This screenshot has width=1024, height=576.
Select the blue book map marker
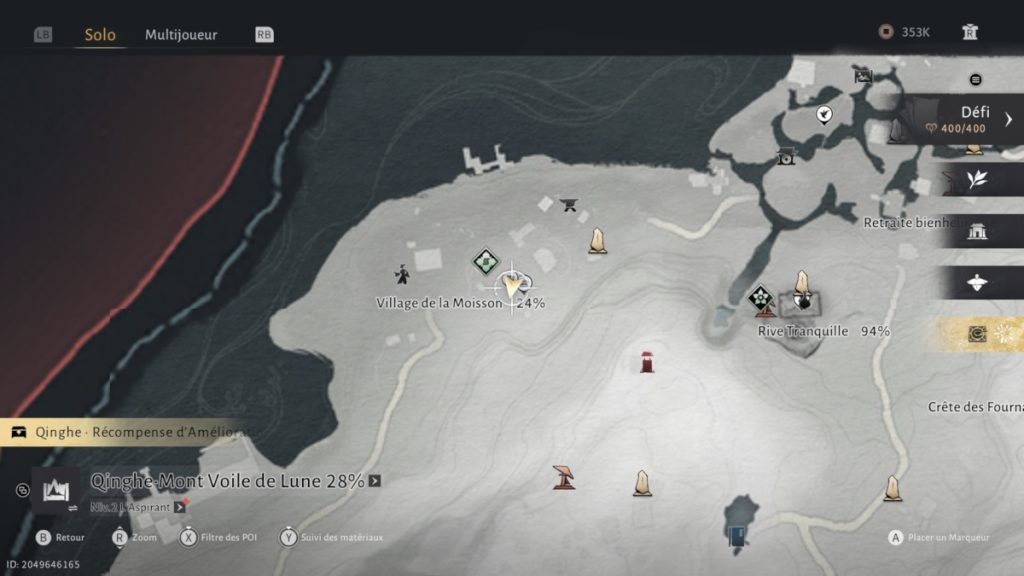tap(737, 536)
